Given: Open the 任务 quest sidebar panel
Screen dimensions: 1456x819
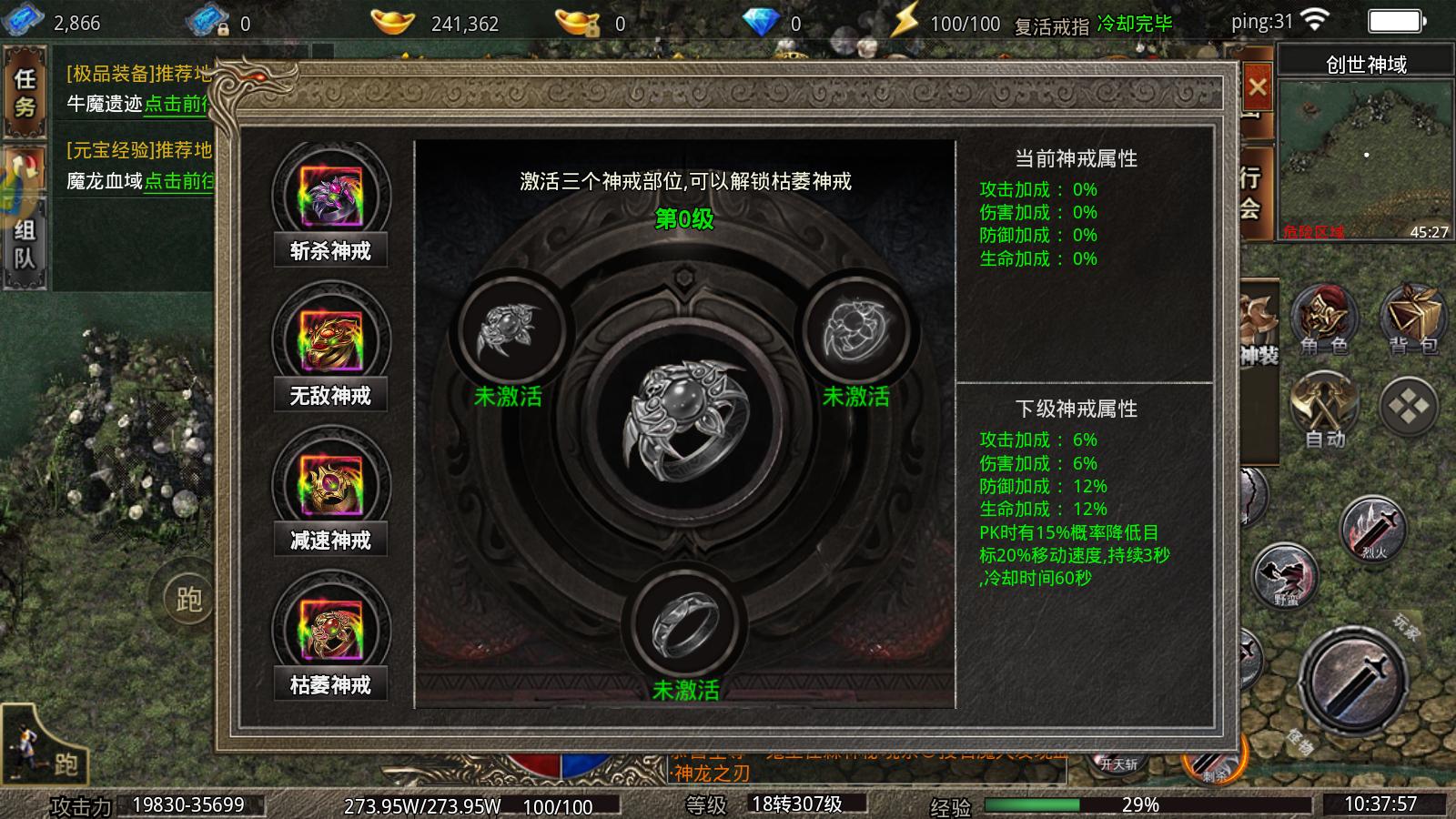Looking at the screenshot, I should point(25,90).
